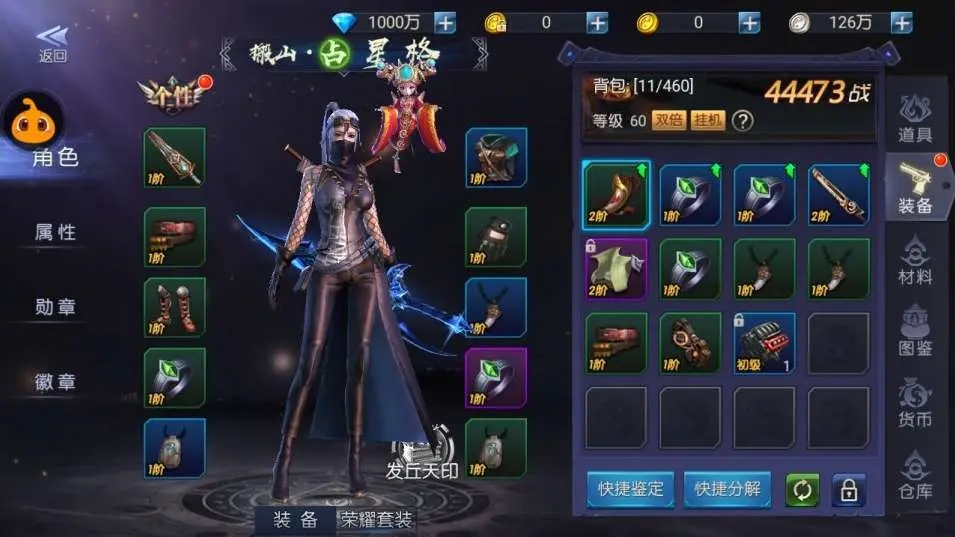Open the 属性 attributes tab
Image resolution: width=955 pixels, height=537 pixels.
pyautogui.click(x=56, y=232)
